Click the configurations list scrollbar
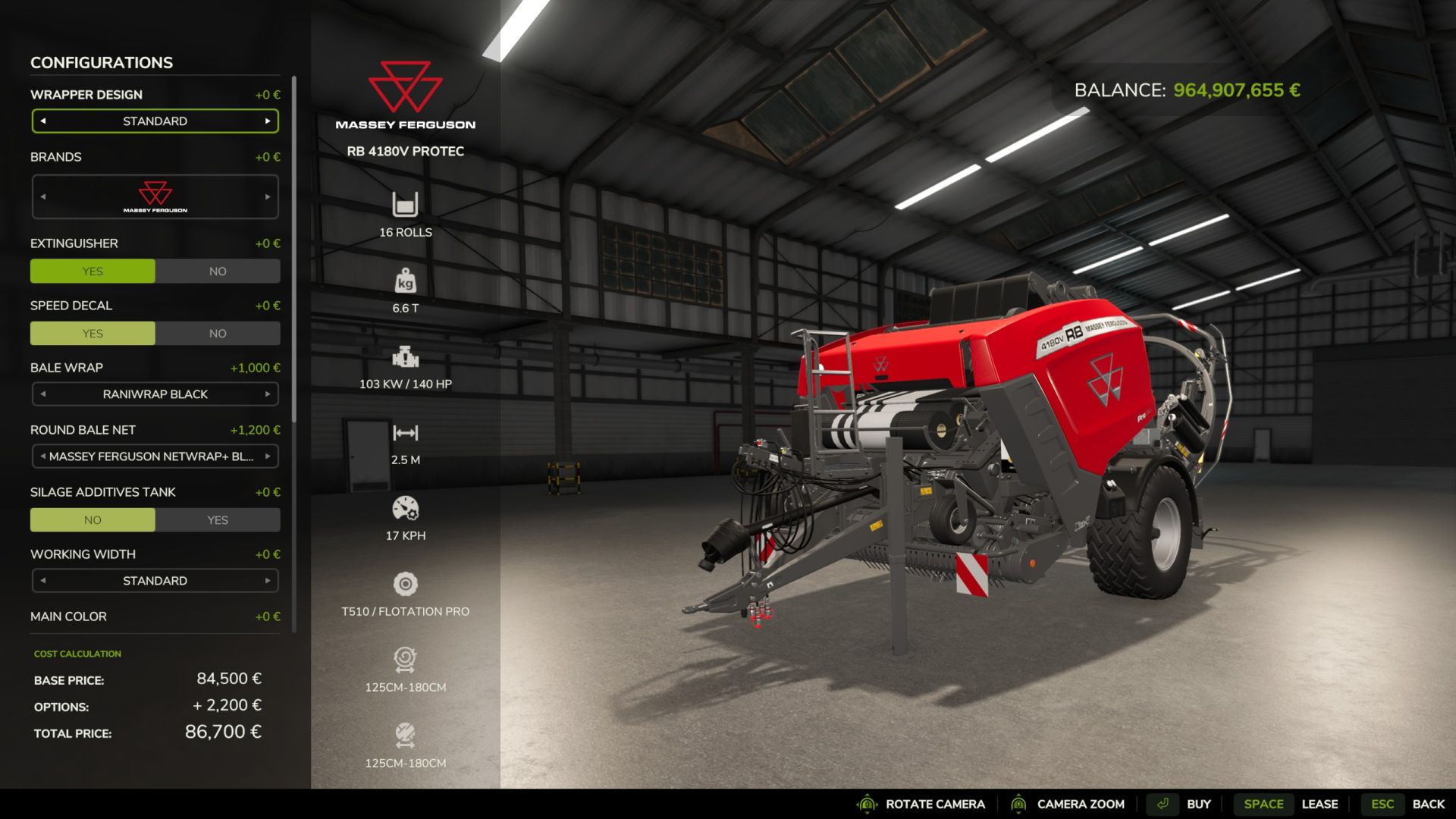 (294, 250)
